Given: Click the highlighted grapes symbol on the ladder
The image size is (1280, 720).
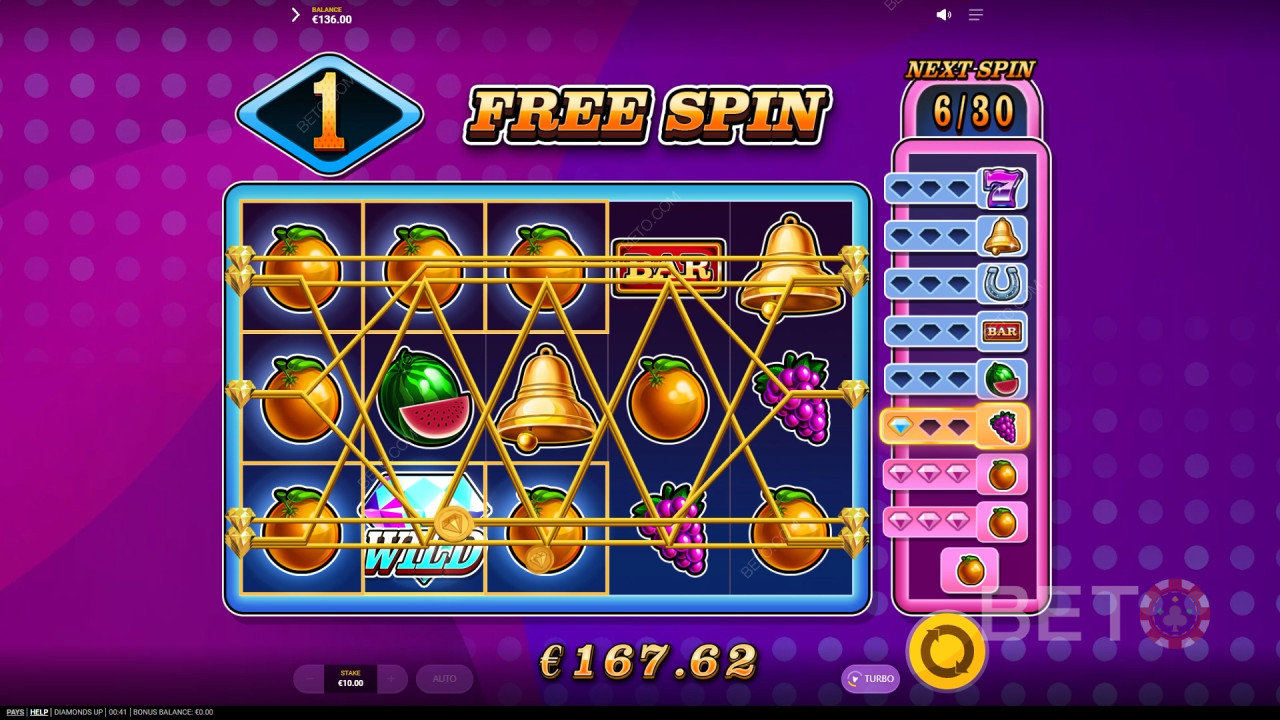Looking at the screenshot, I should [x=1002, y=427].
